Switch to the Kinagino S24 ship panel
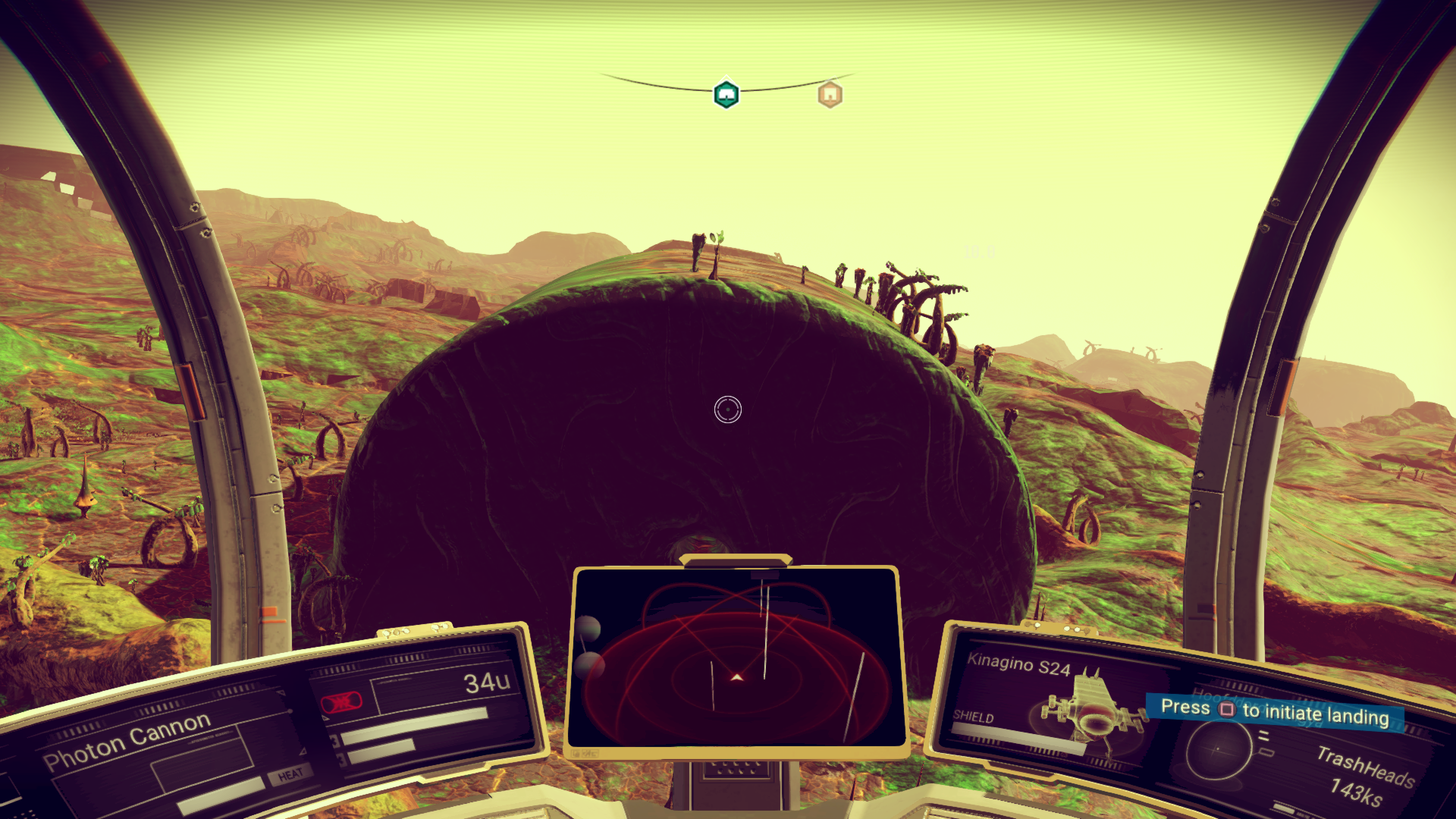Screen dimensions: 1456x819 coord(1019,664)
